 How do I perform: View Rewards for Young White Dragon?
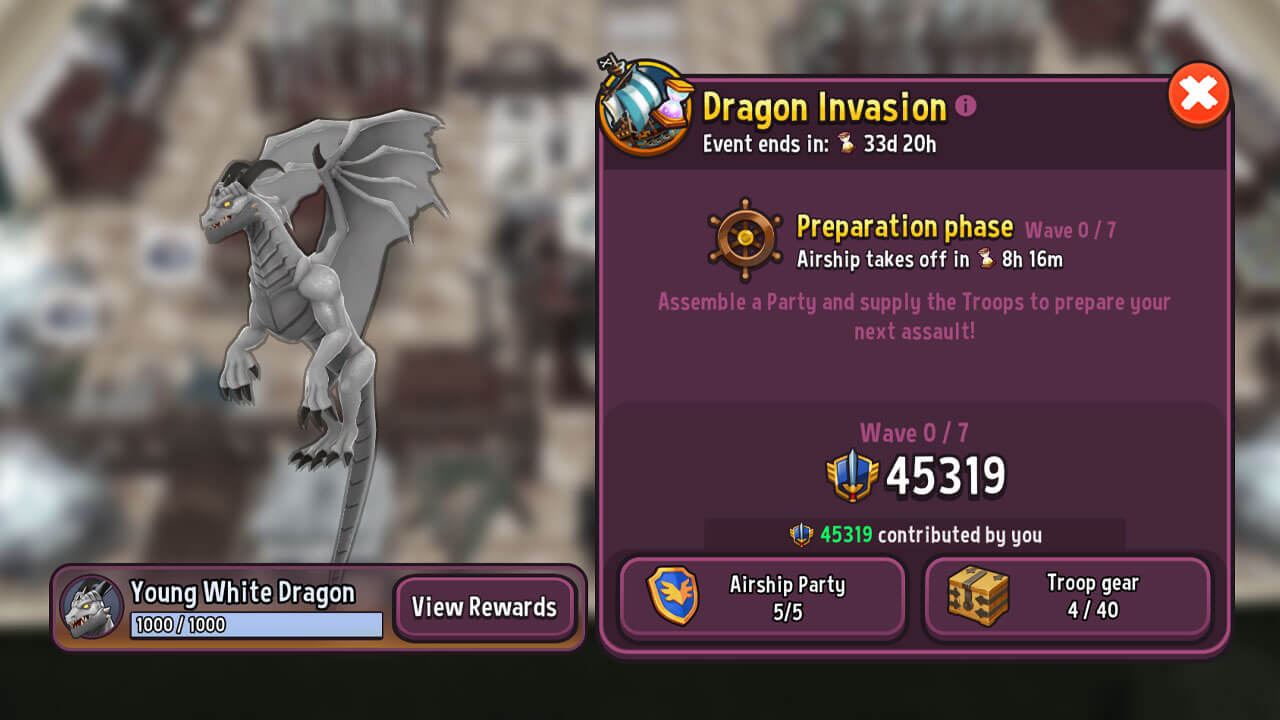click(486, 607)
